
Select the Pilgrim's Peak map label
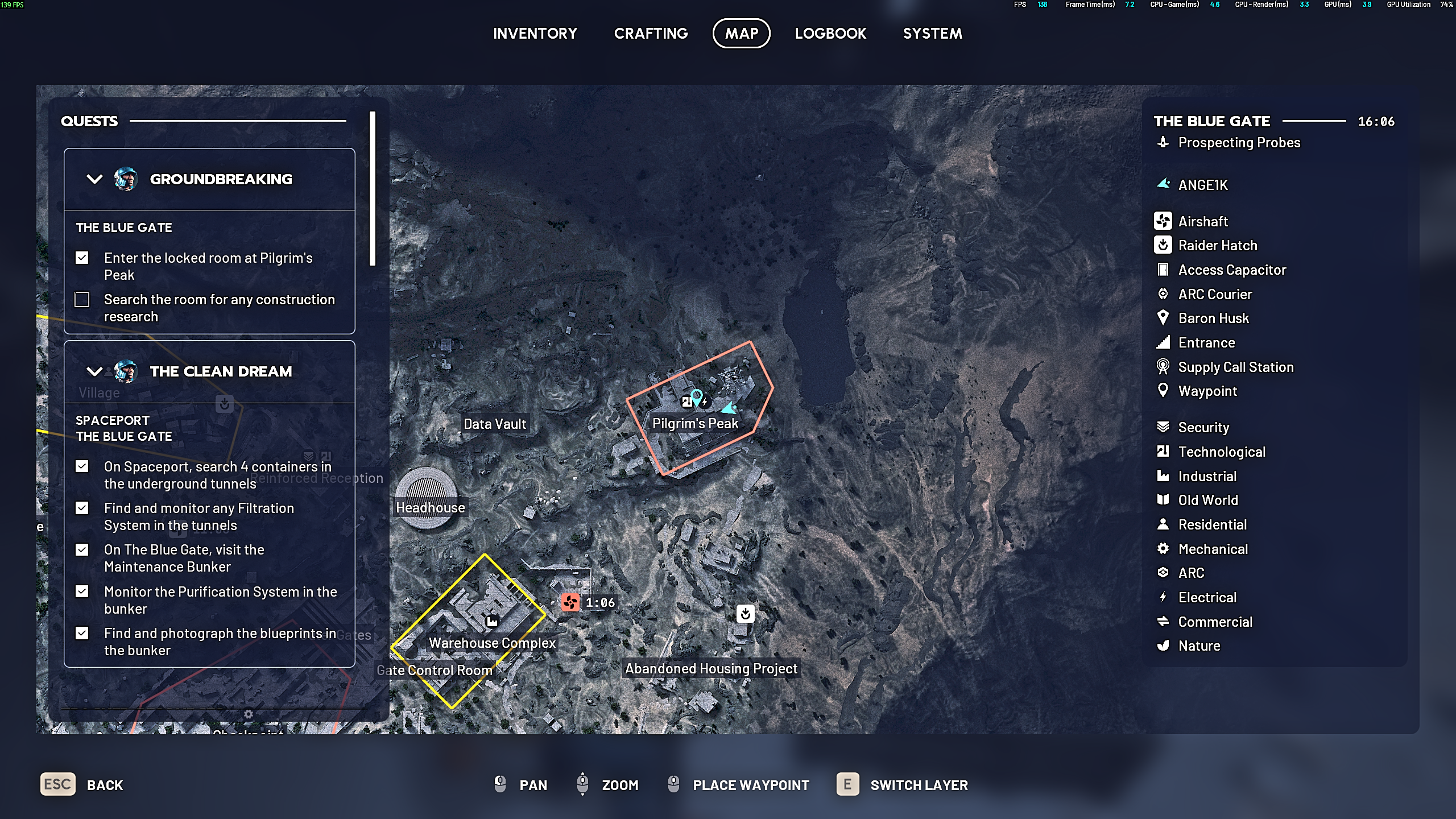click(695, 424)
